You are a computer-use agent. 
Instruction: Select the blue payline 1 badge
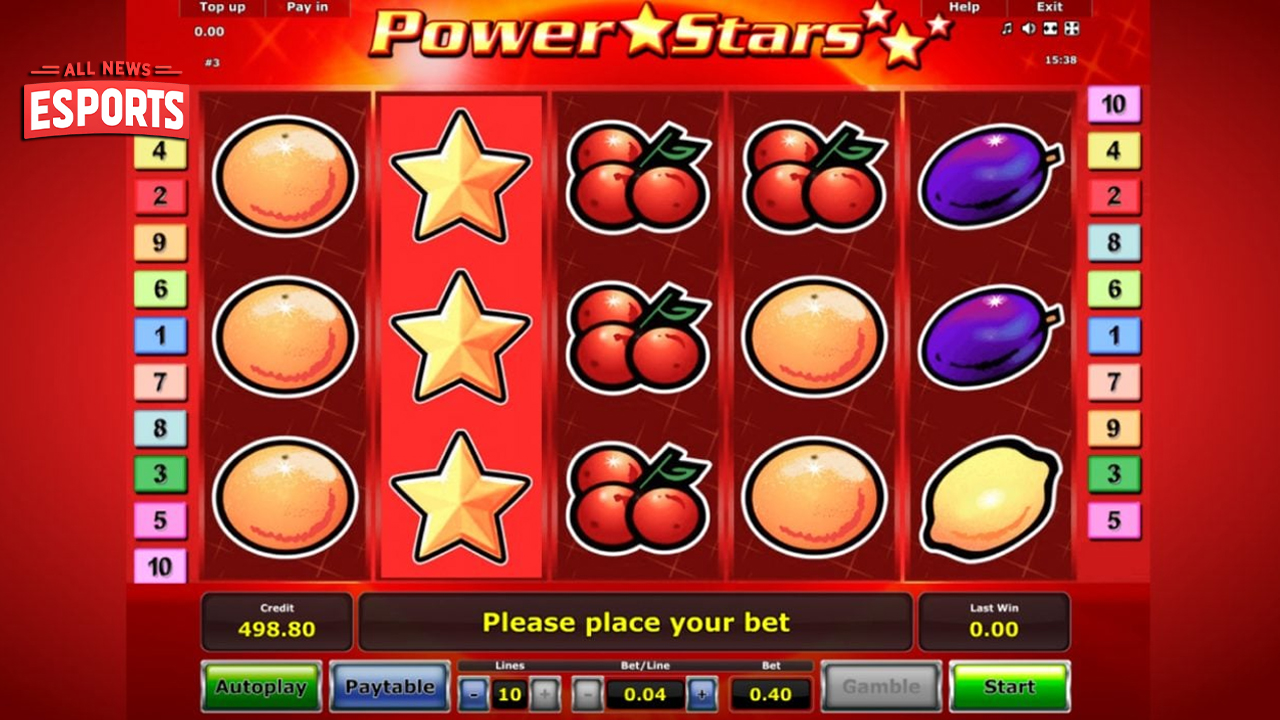click(161, 336)
